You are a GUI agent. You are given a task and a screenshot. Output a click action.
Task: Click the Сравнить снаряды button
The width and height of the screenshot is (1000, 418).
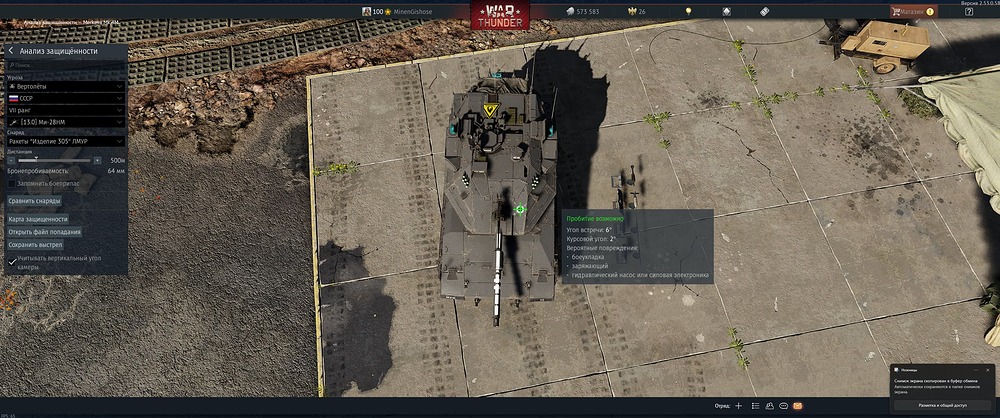pos(35,201)
